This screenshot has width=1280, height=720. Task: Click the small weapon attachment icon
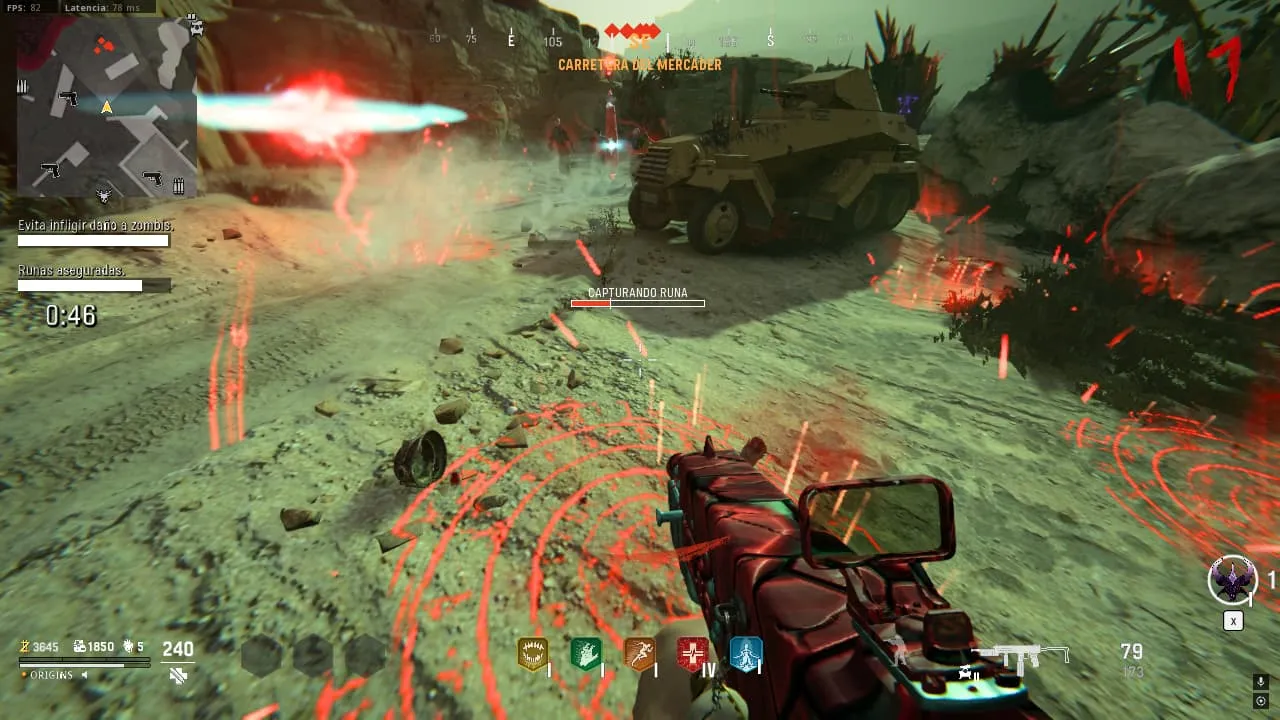(x=966, y=672)
